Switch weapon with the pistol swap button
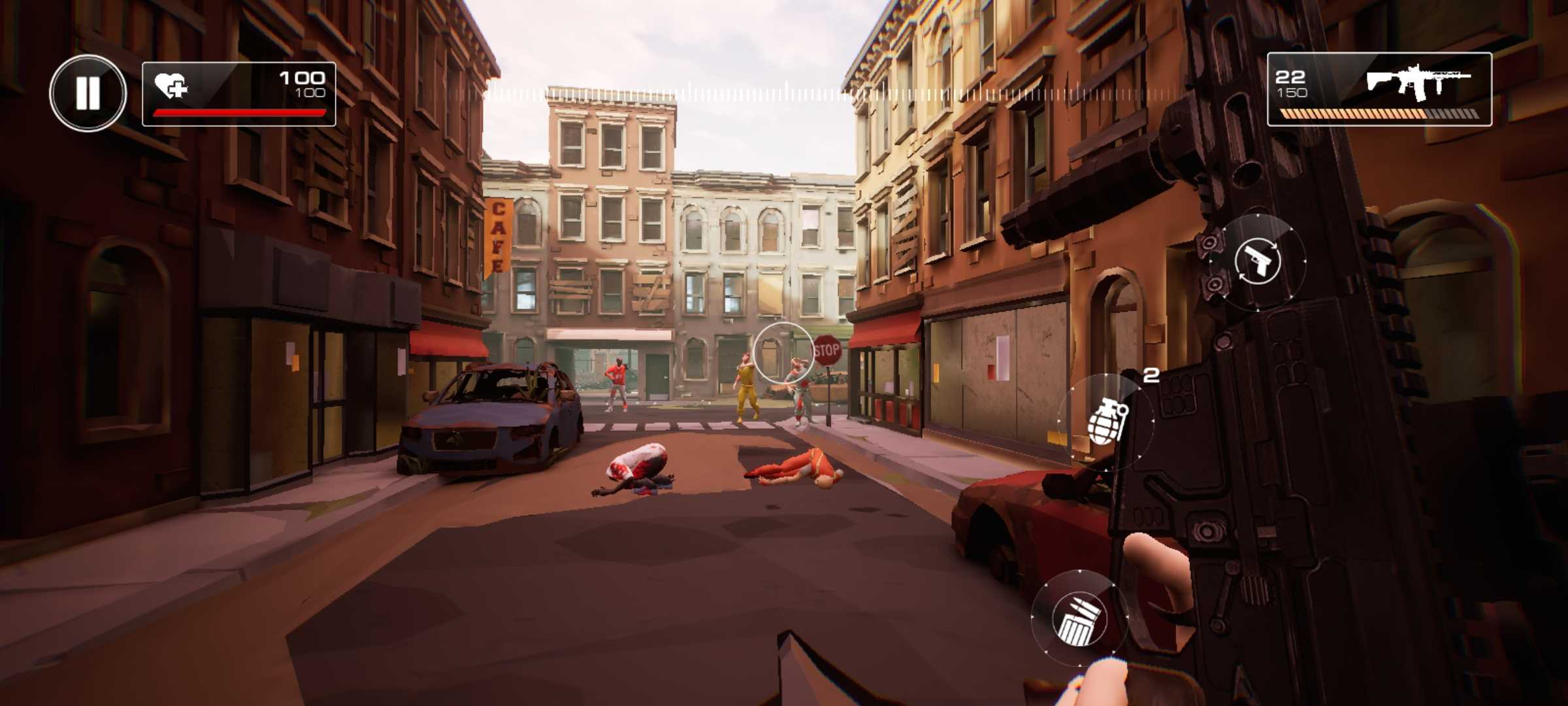Screen dimensions: 1568x706 coord(1258,261)
